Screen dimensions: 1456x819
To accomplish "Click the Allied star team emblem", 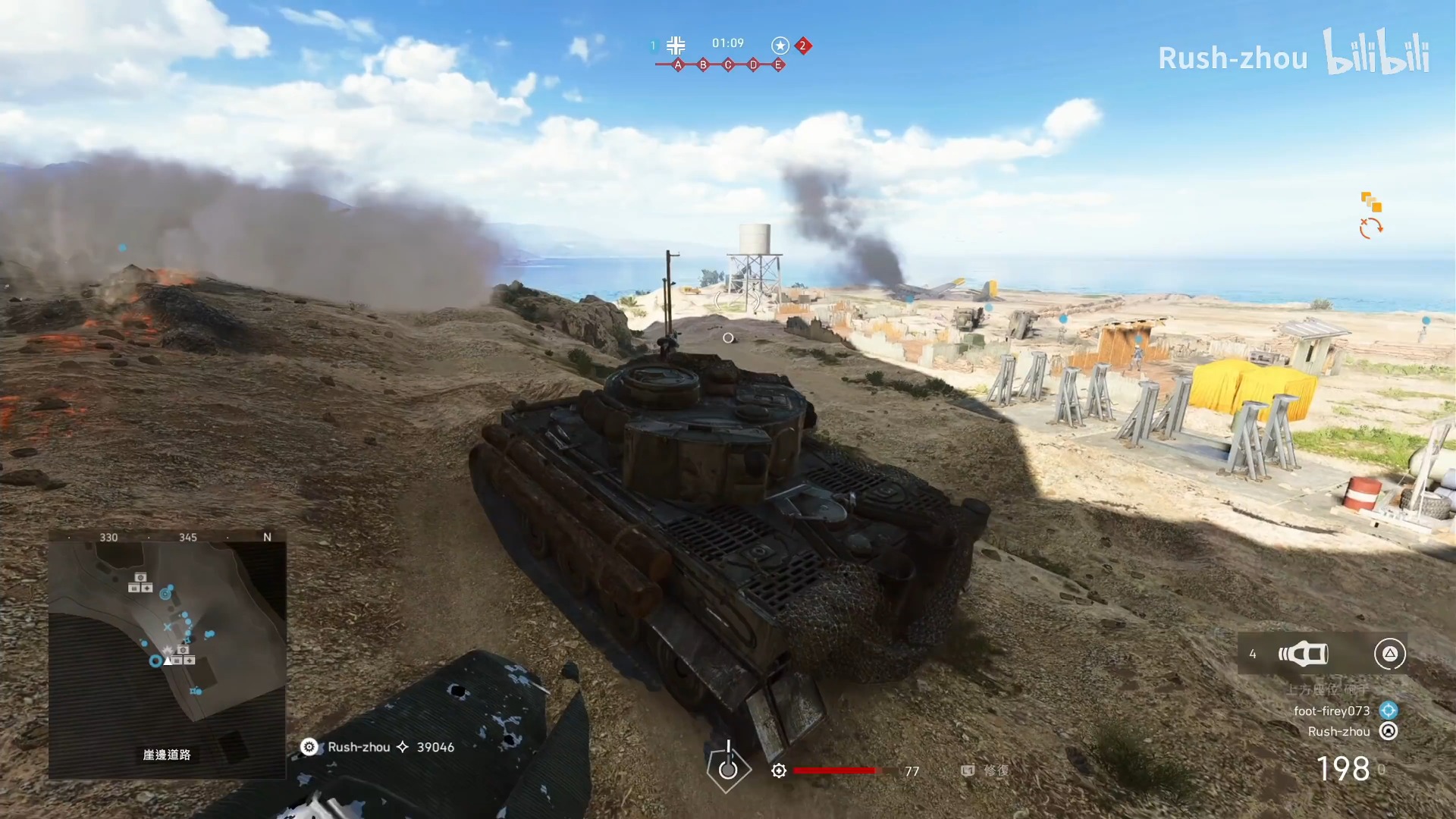I will (x=780, y=45).
